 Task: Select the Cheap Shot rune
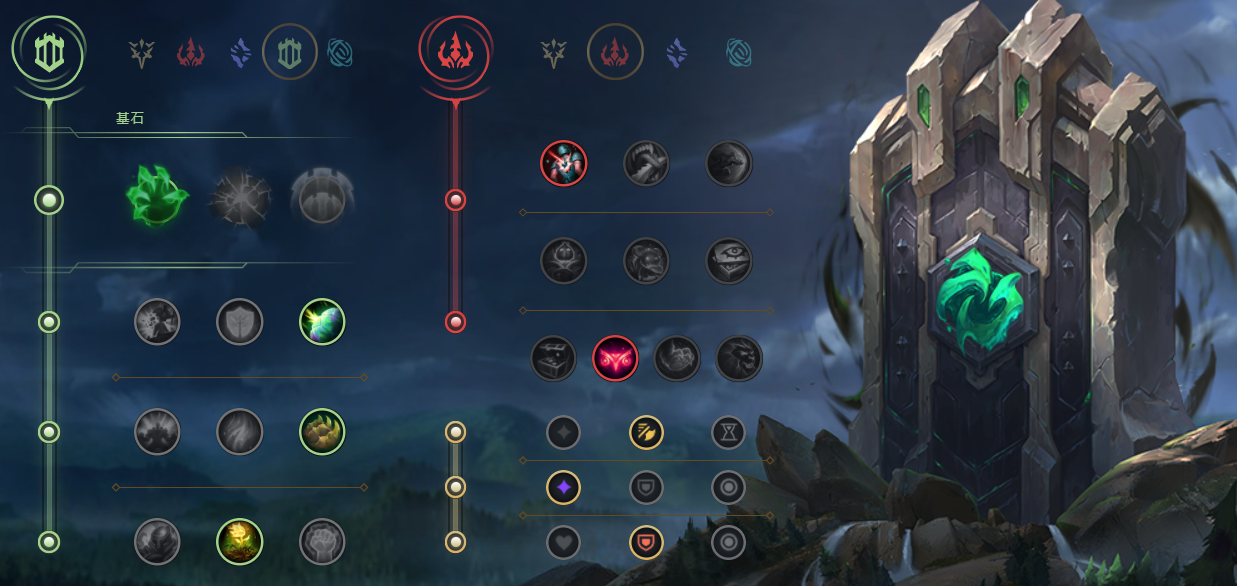click(x=564, y=163)
